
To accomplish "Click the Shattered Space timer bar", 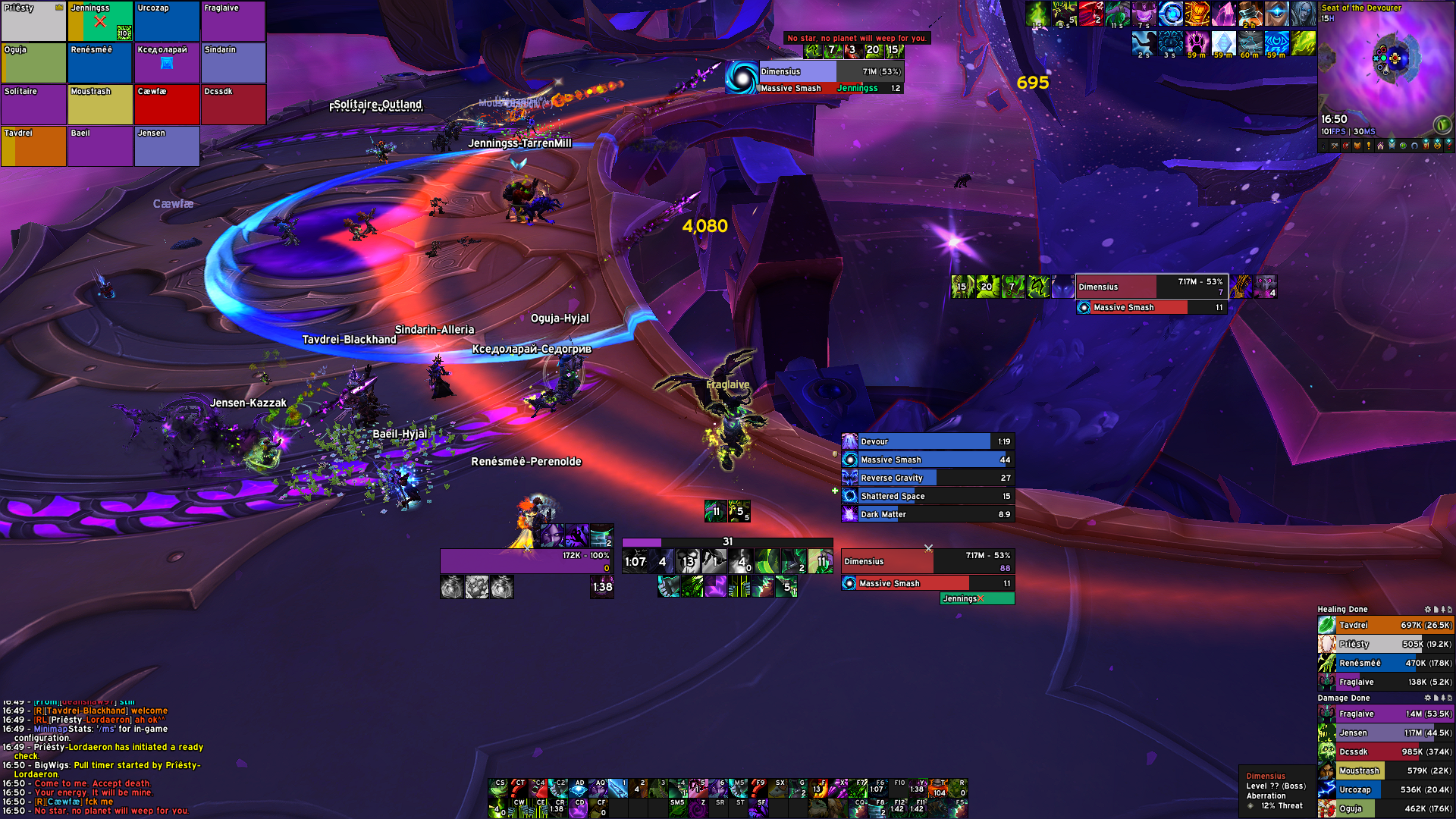I will 927,496.
